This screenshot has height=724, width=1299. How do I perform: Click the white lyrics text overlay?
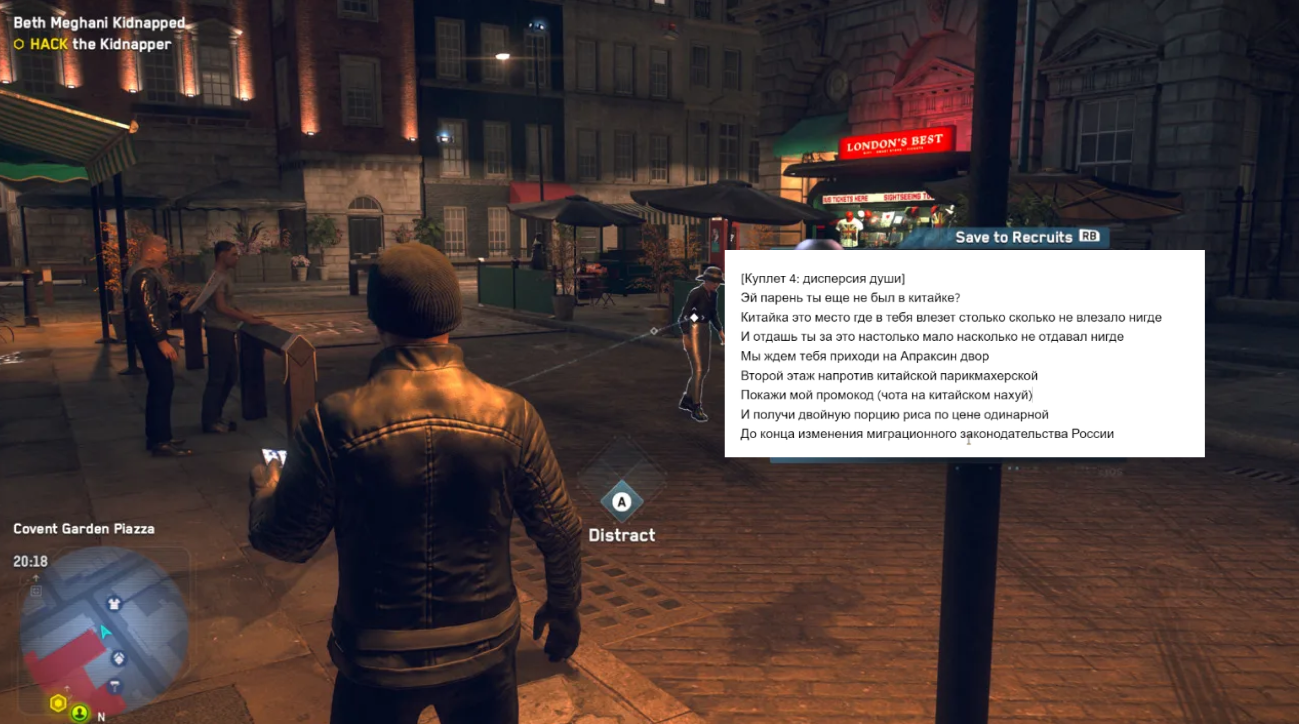coord(964,354)
